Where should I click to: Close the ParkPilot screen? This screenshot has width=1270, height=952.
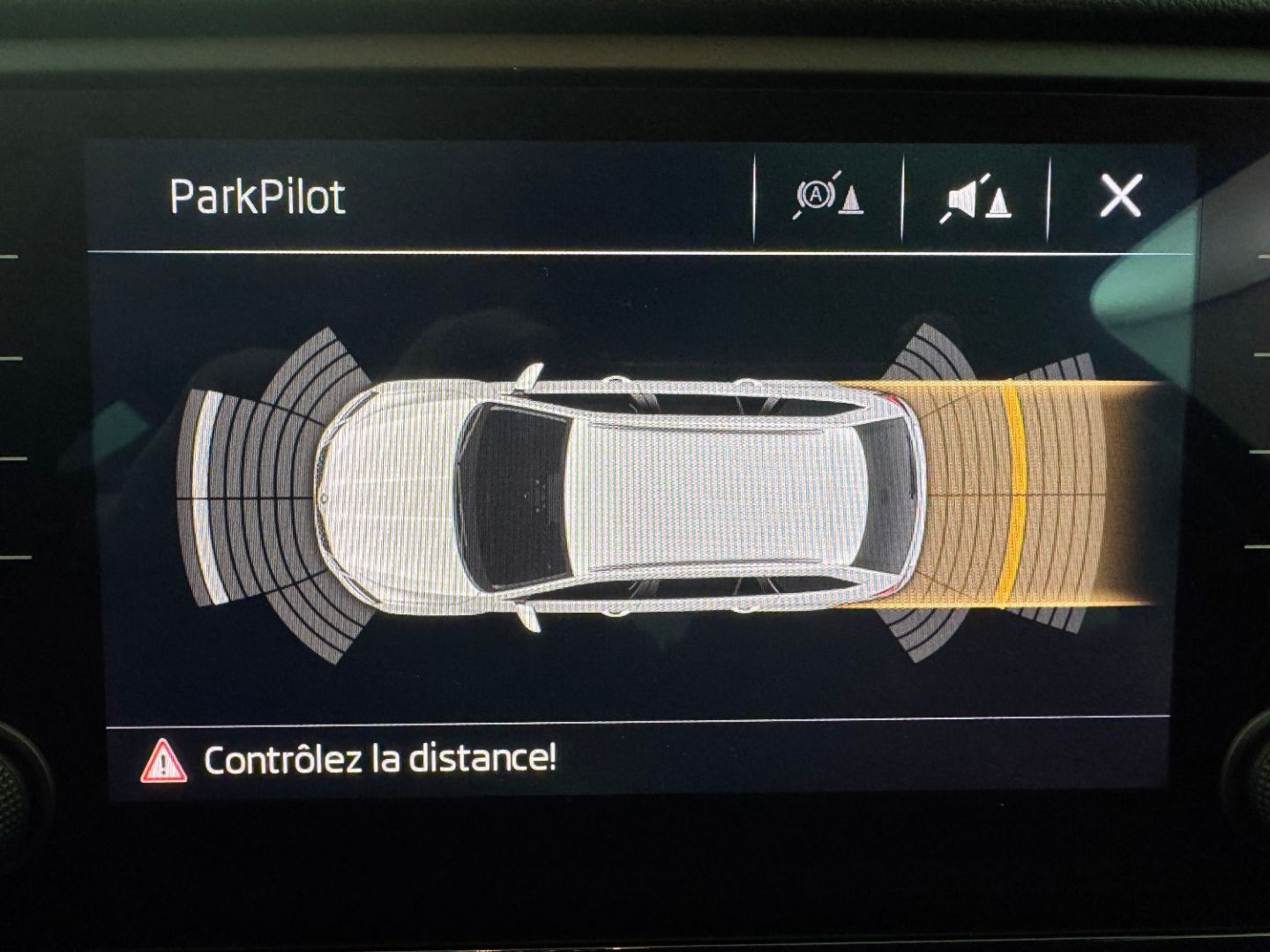coord(1121,196)
